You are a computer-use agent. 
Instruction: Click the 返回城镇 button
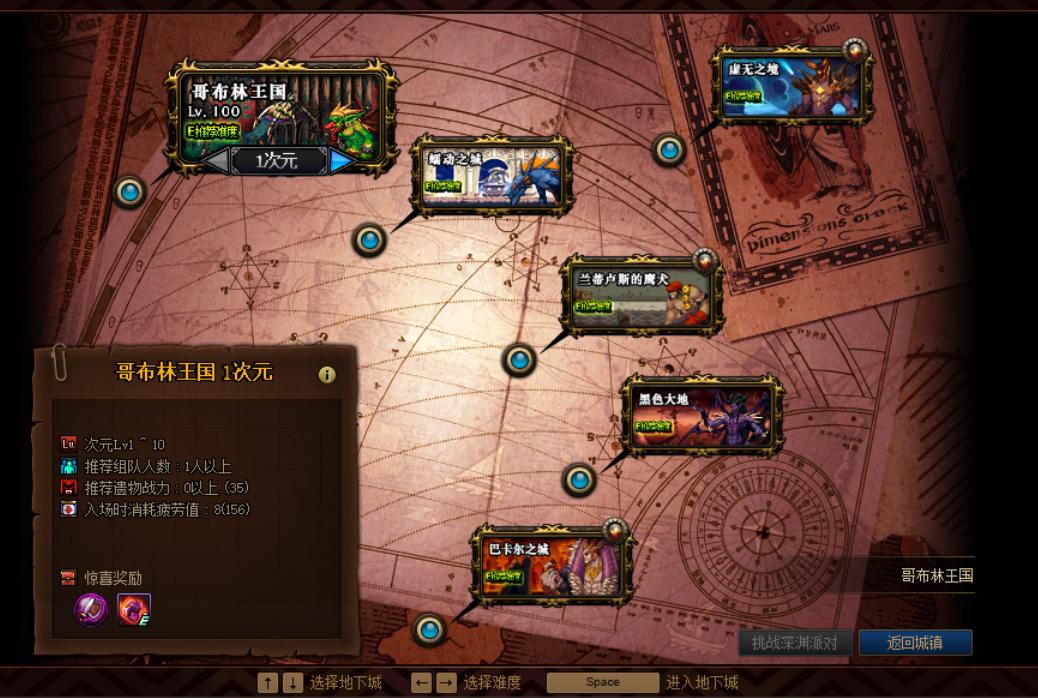915,642
